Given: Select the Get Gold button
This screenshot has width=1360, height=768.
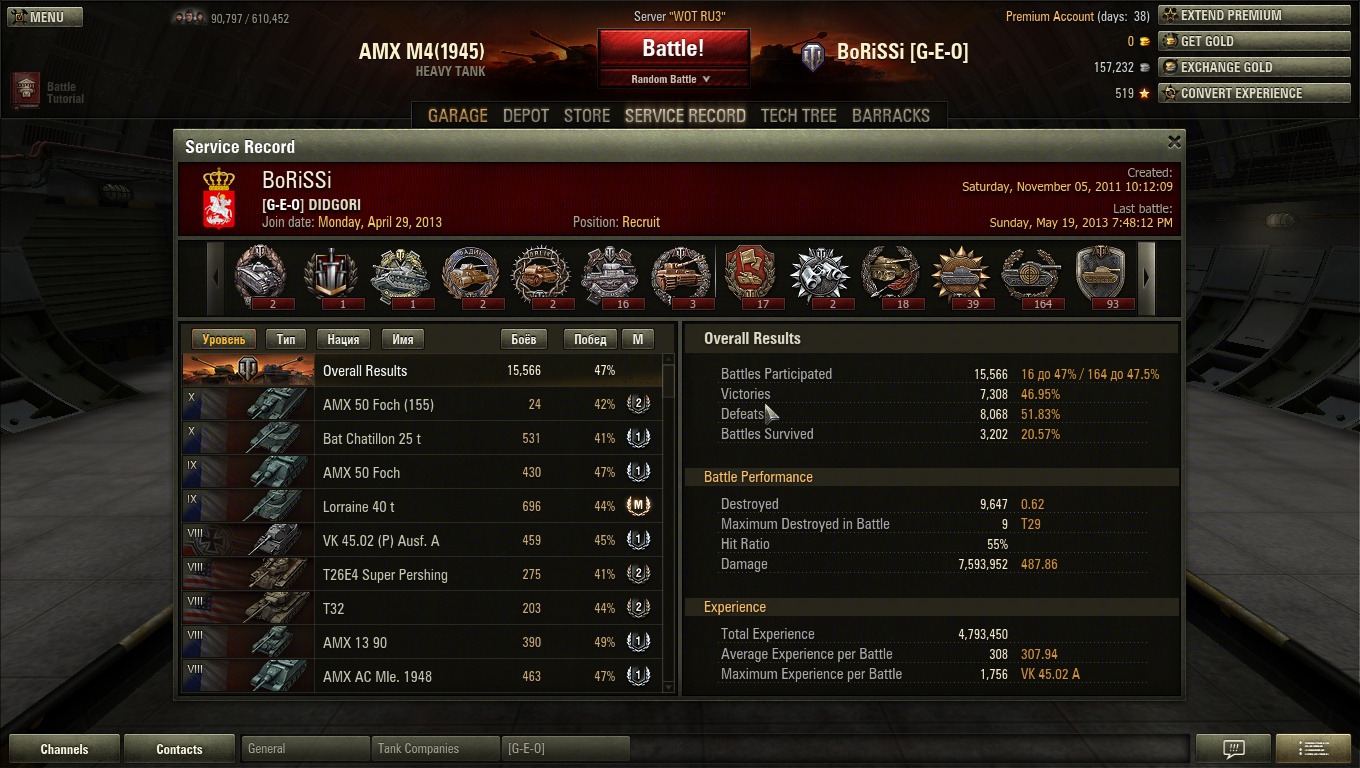Looking at the screenshot, I should 1254,42.
